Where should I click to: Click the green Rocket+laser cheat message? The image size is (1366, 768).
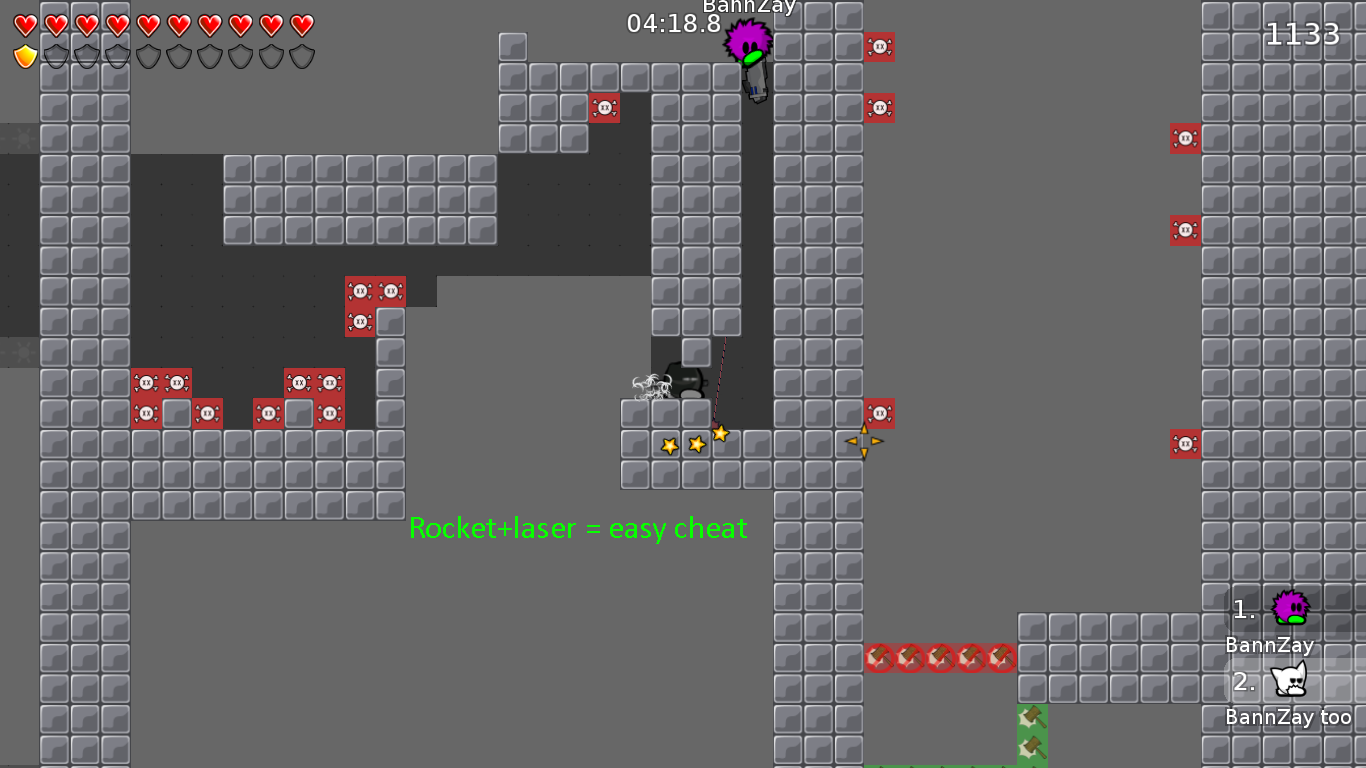pyautogui.click(x=578, y=529)
